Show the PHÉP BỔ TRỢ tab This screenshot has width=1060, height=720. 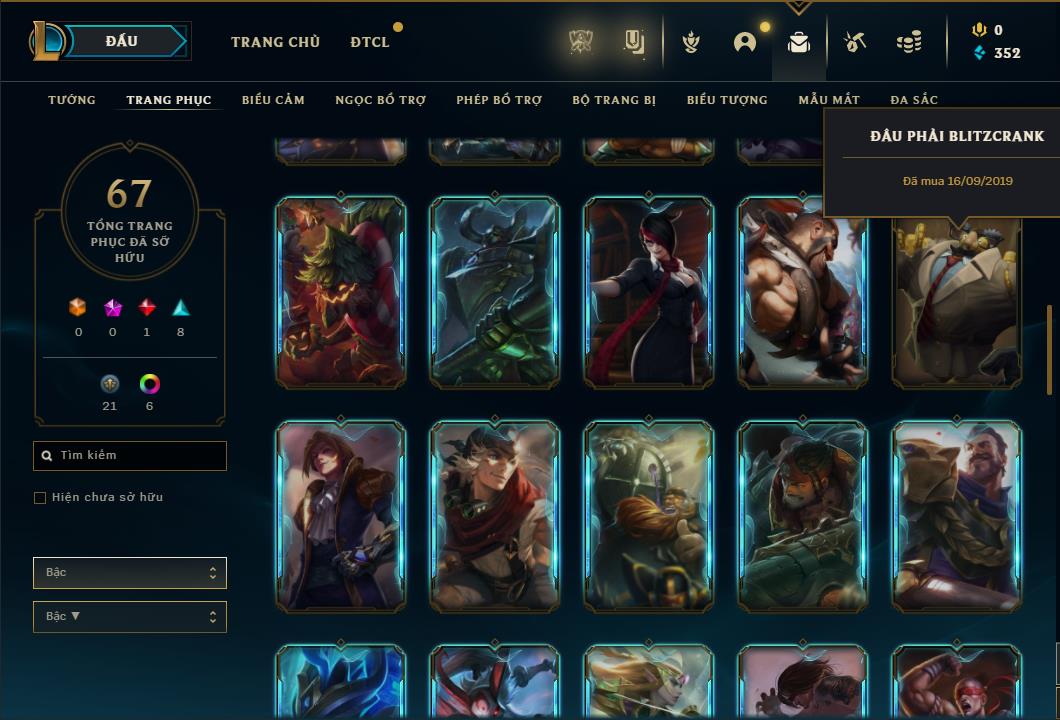pyautogui.click(x=499, y=100)
